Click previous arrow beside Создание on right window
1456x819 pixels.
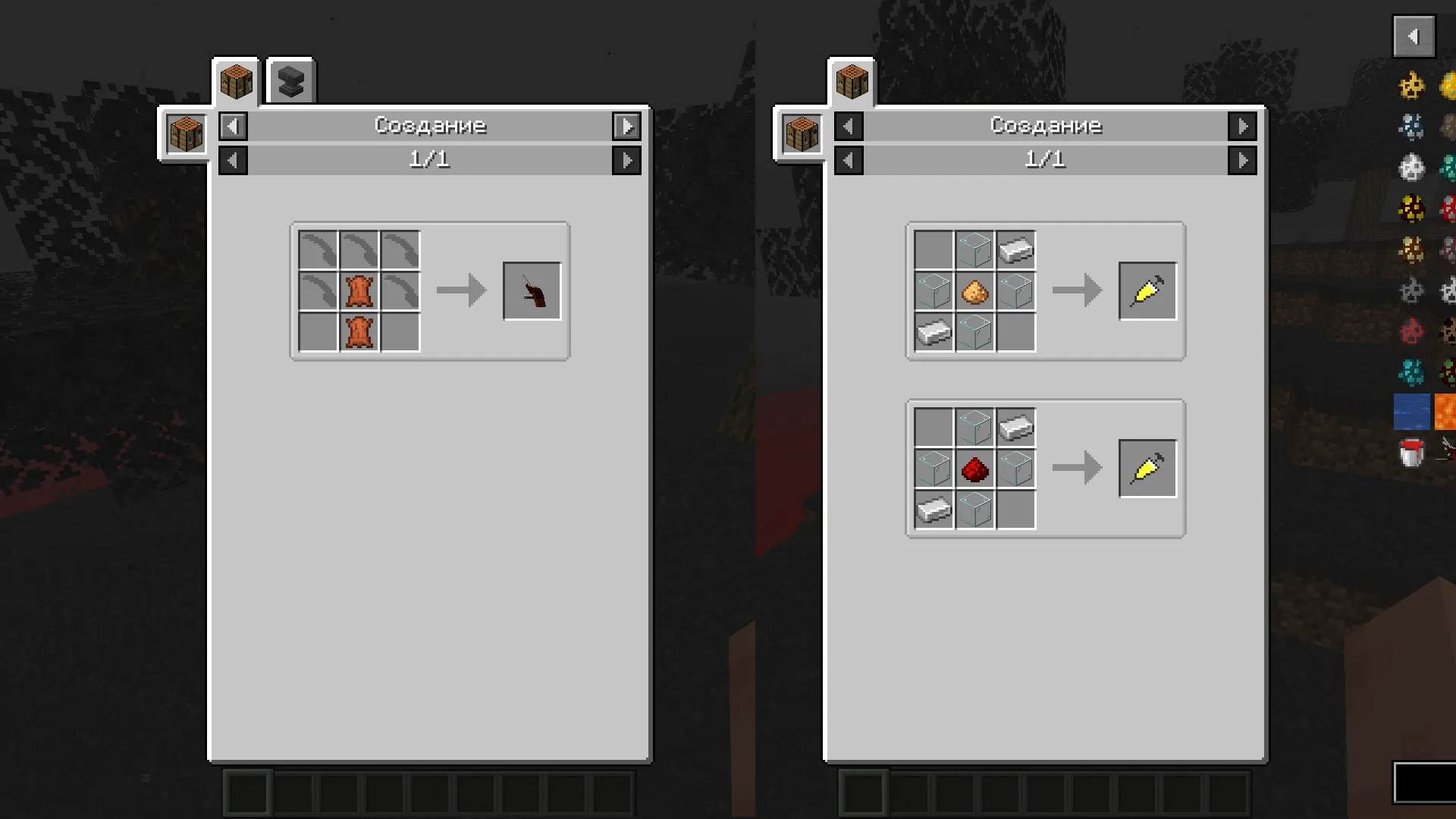(849, 126)
